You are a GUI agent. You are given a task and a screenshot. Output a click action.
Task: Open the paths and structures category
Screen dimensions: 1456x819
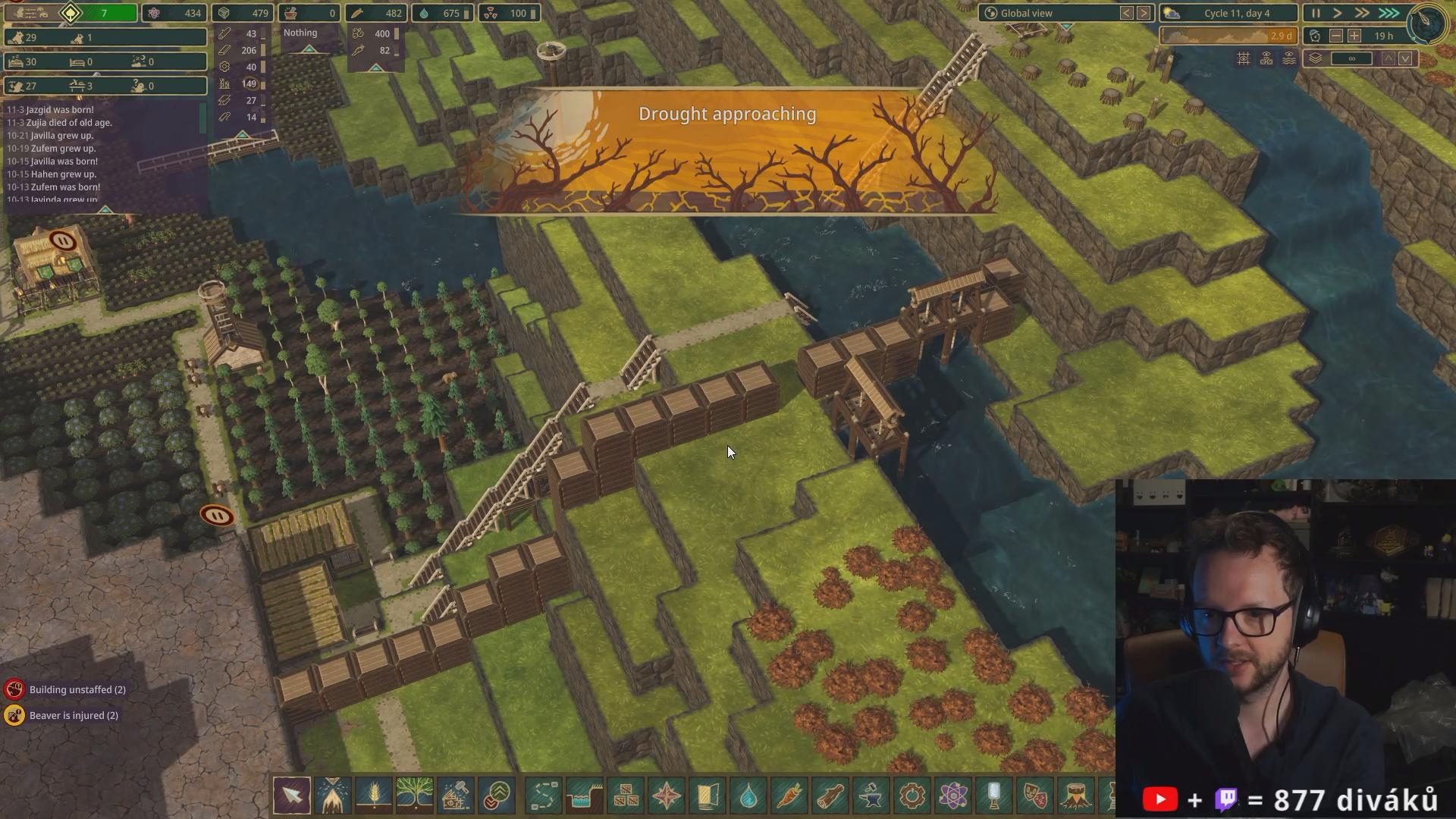coord(544,795)
